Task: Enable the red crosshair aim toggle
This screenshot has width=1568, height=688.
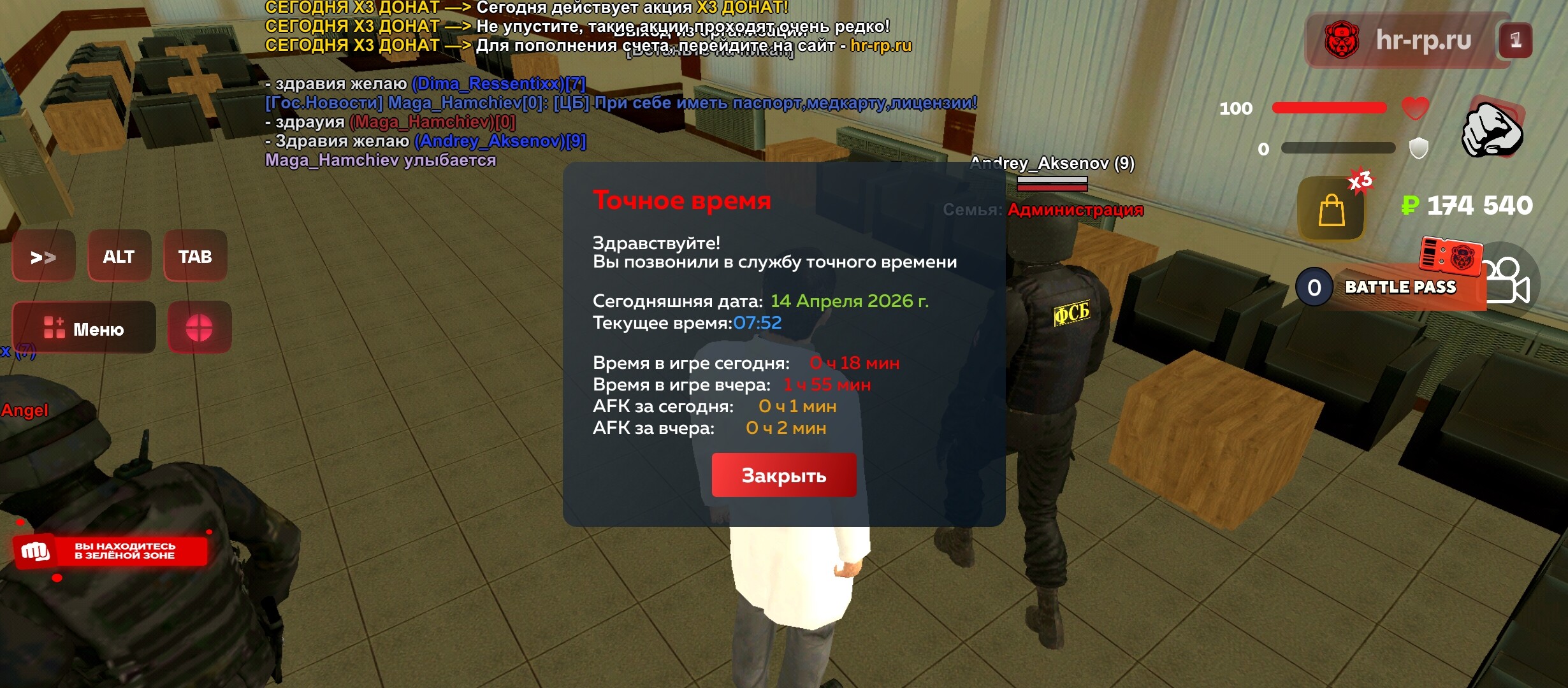Action: (199, 327)
